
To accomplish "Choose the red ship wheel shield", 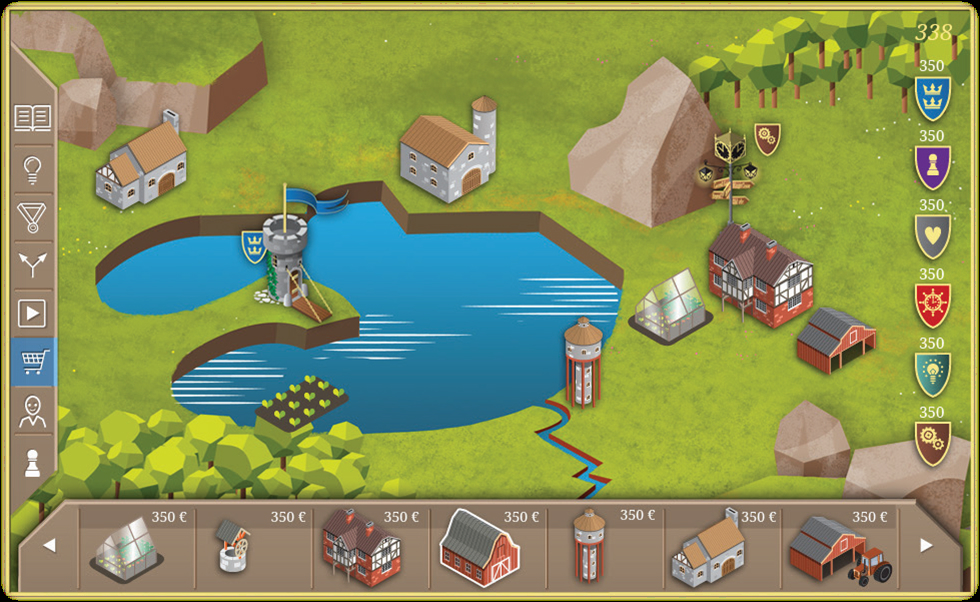I will pos(932,305).
